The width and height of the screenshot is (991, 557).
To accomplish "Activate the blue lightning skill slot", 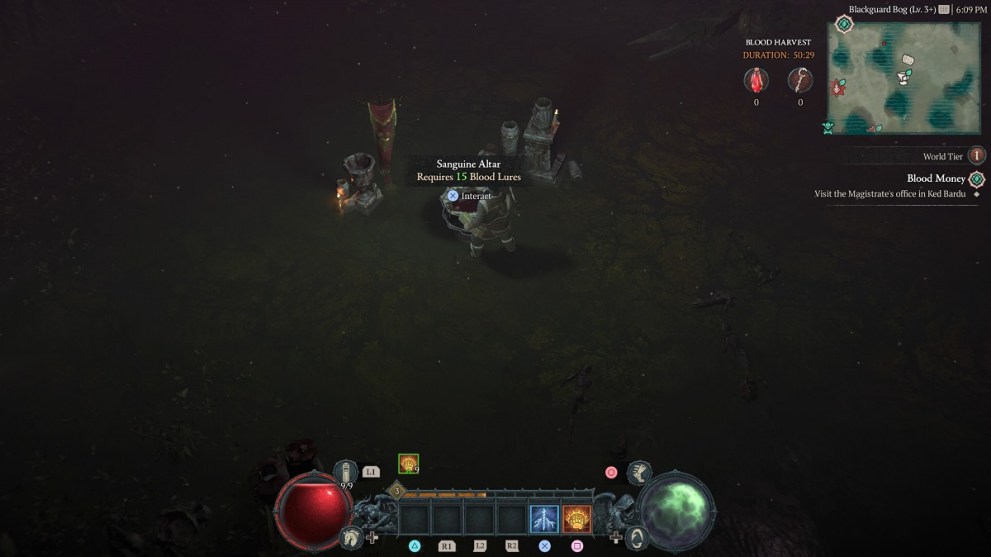I will [x=544, y=519].
